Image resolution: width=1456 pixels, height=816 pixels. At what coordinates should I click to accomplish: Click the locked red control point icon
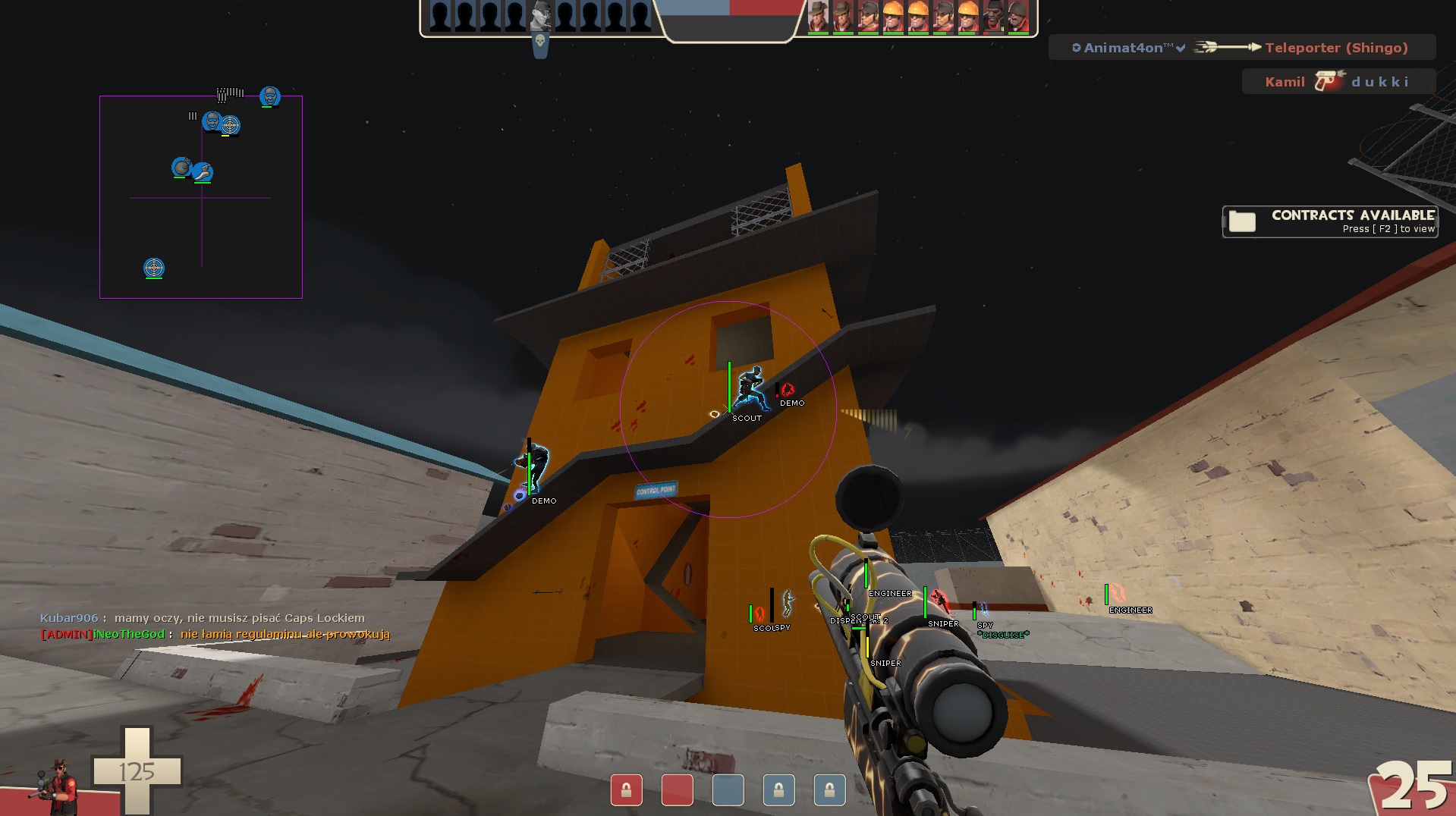(626, 790)
